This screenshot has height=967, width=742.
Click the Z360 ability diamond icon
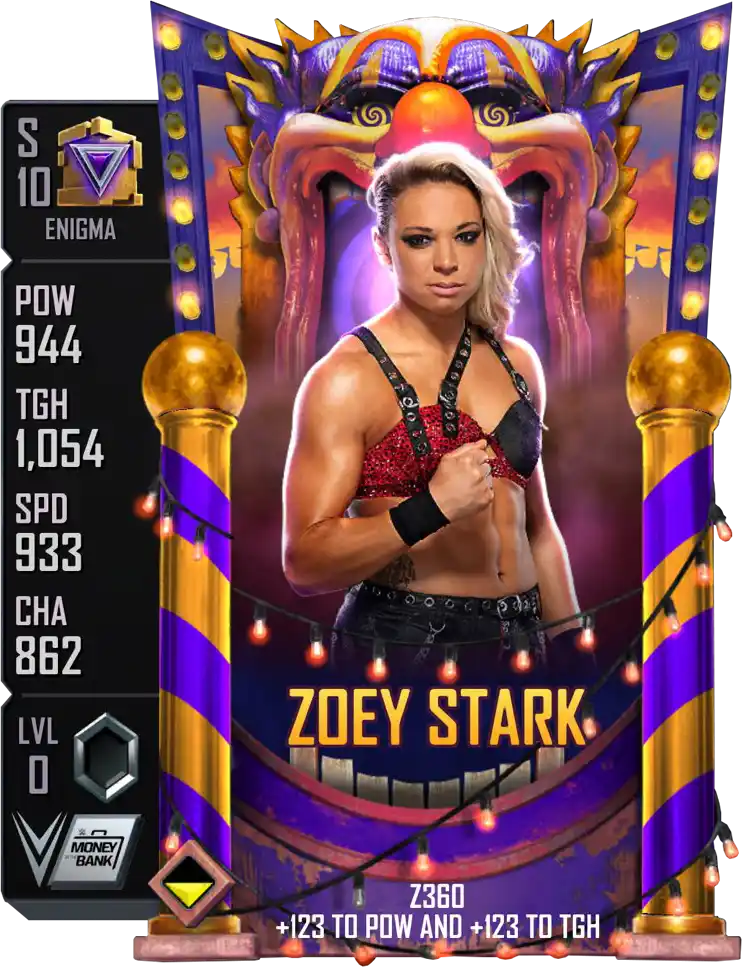192,882
